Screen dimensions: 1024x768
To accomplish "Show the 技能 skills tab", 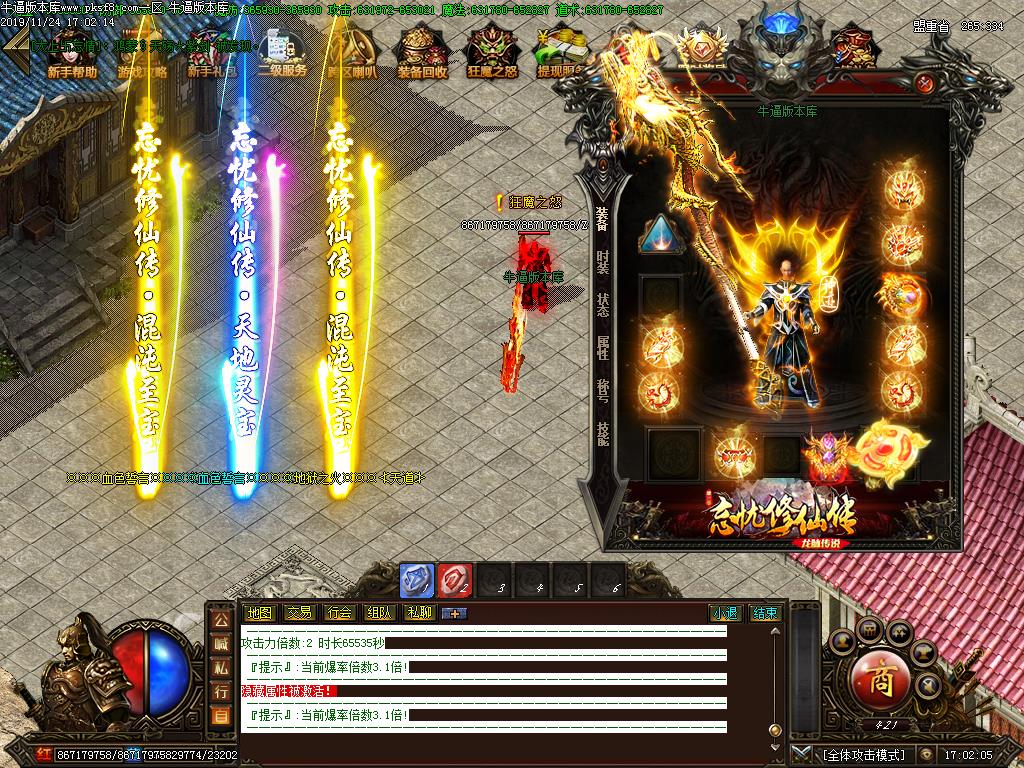I will coord(602,432).
